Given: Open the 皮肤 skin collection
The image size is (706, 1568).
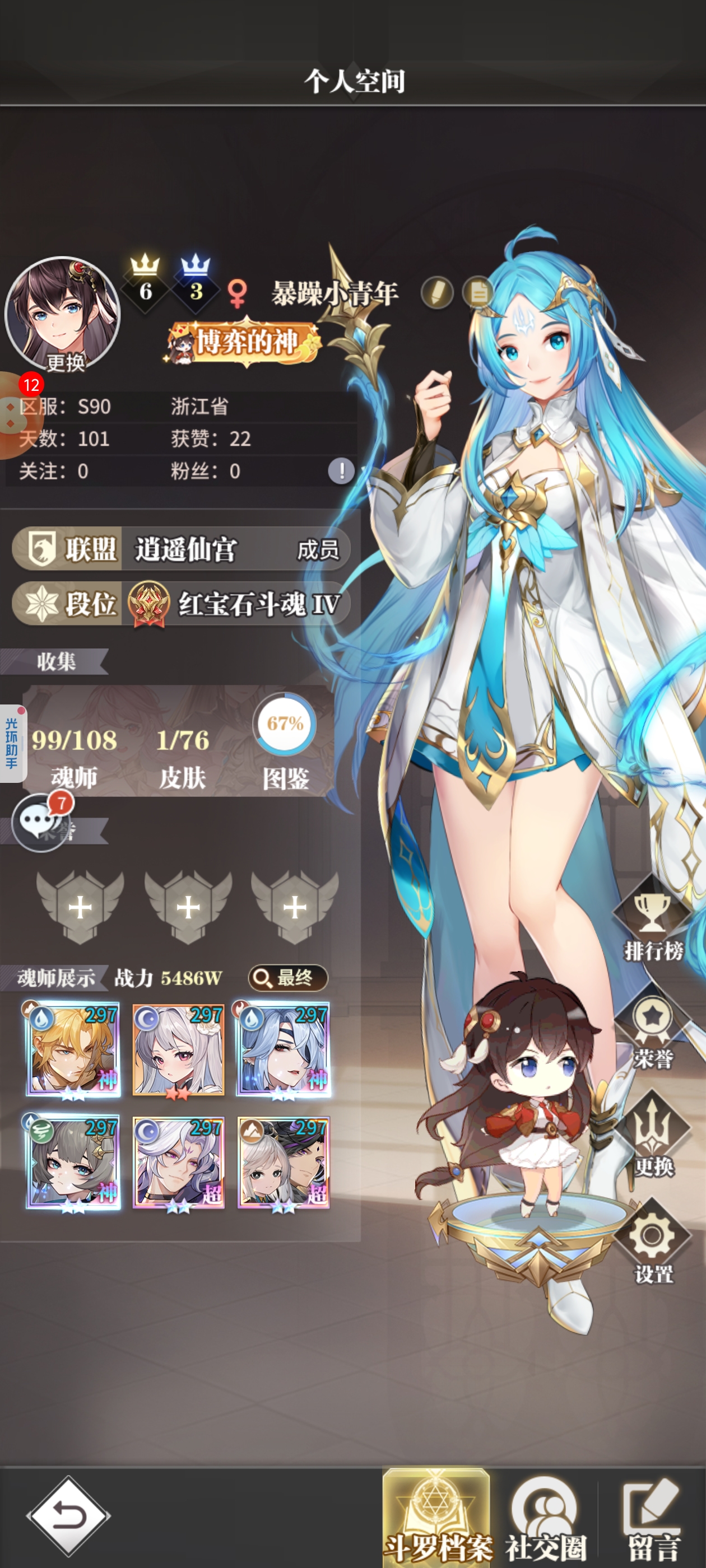Looking at the screenshot, I should coord(182,755).
